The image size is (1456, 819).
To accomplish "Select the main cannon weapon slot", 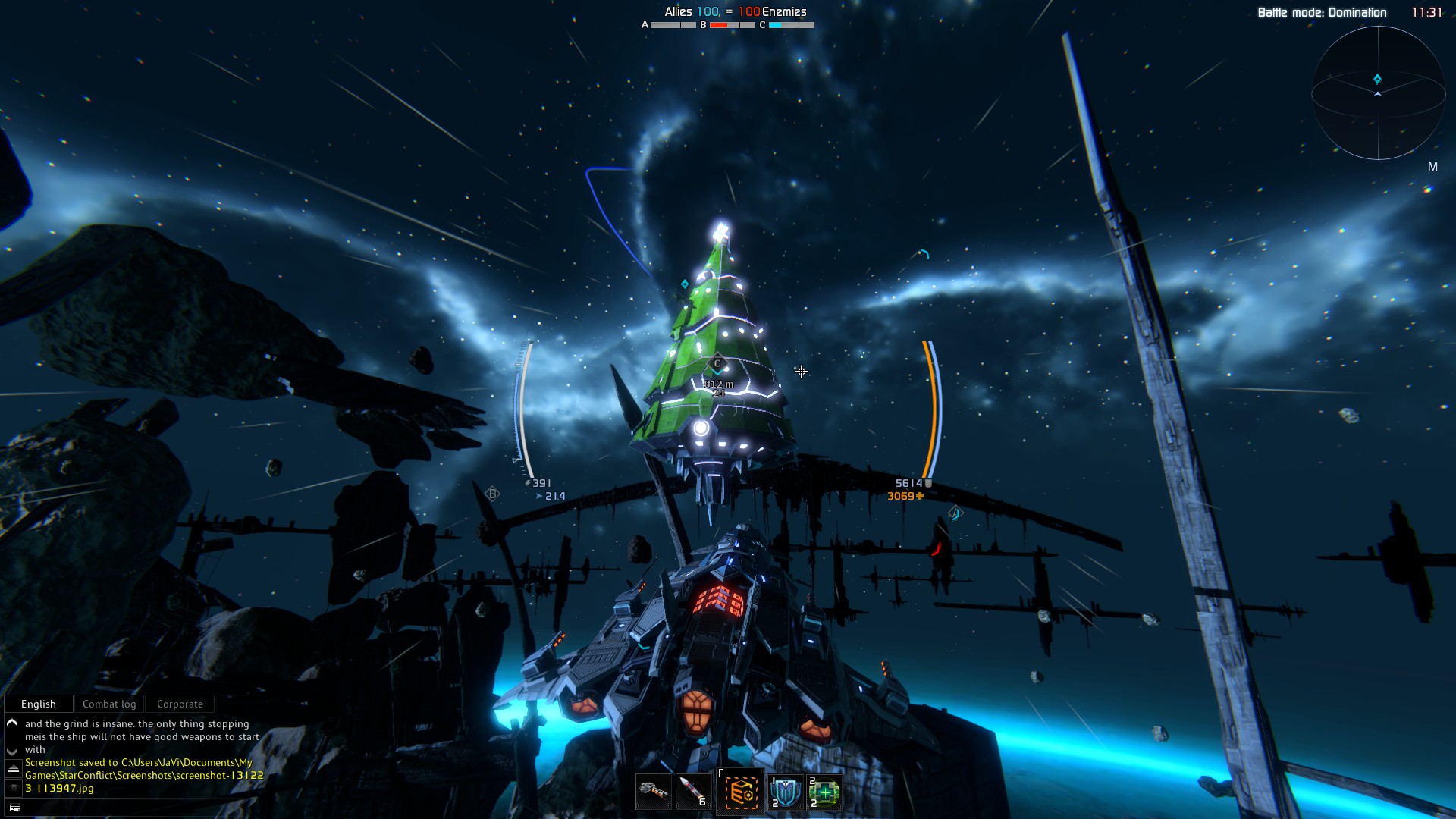I will coord(653,792).
